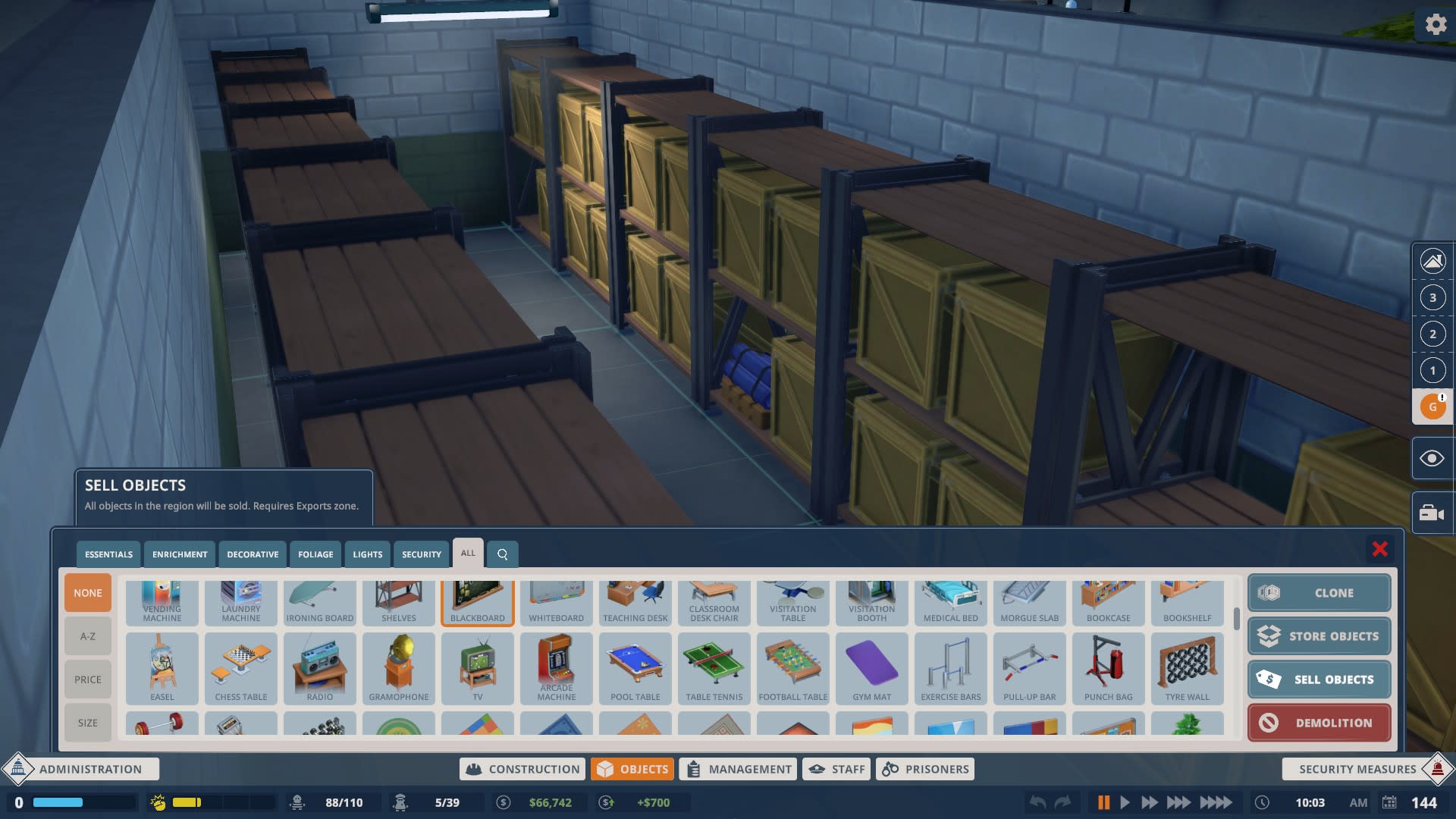Switch to the ENRICHMENT tab
The height and width of the screenshot is (819, 1456).
tap(179, 554)
